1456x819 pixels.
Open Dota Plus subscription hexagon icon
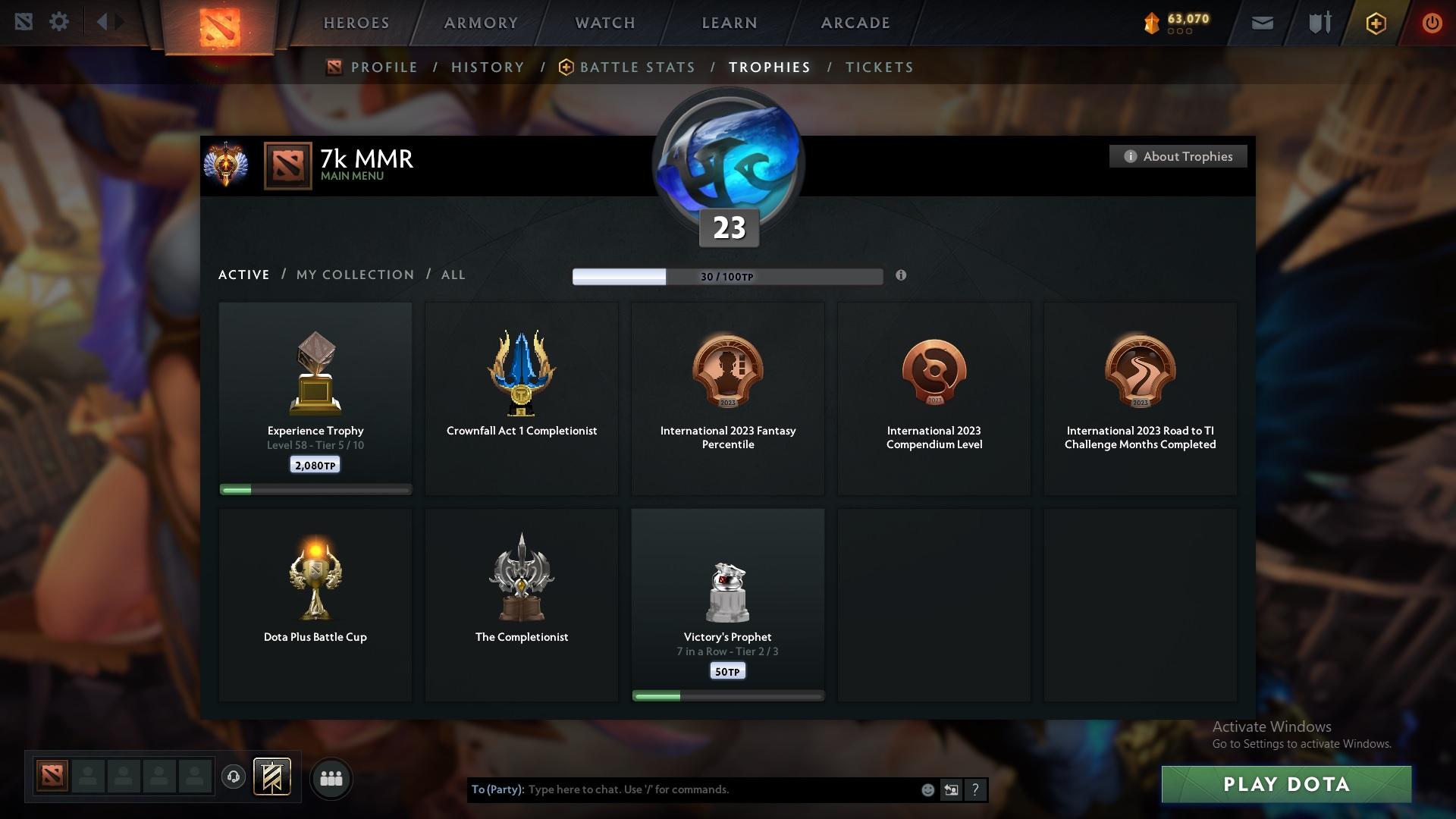click(x=1375, y=23)
